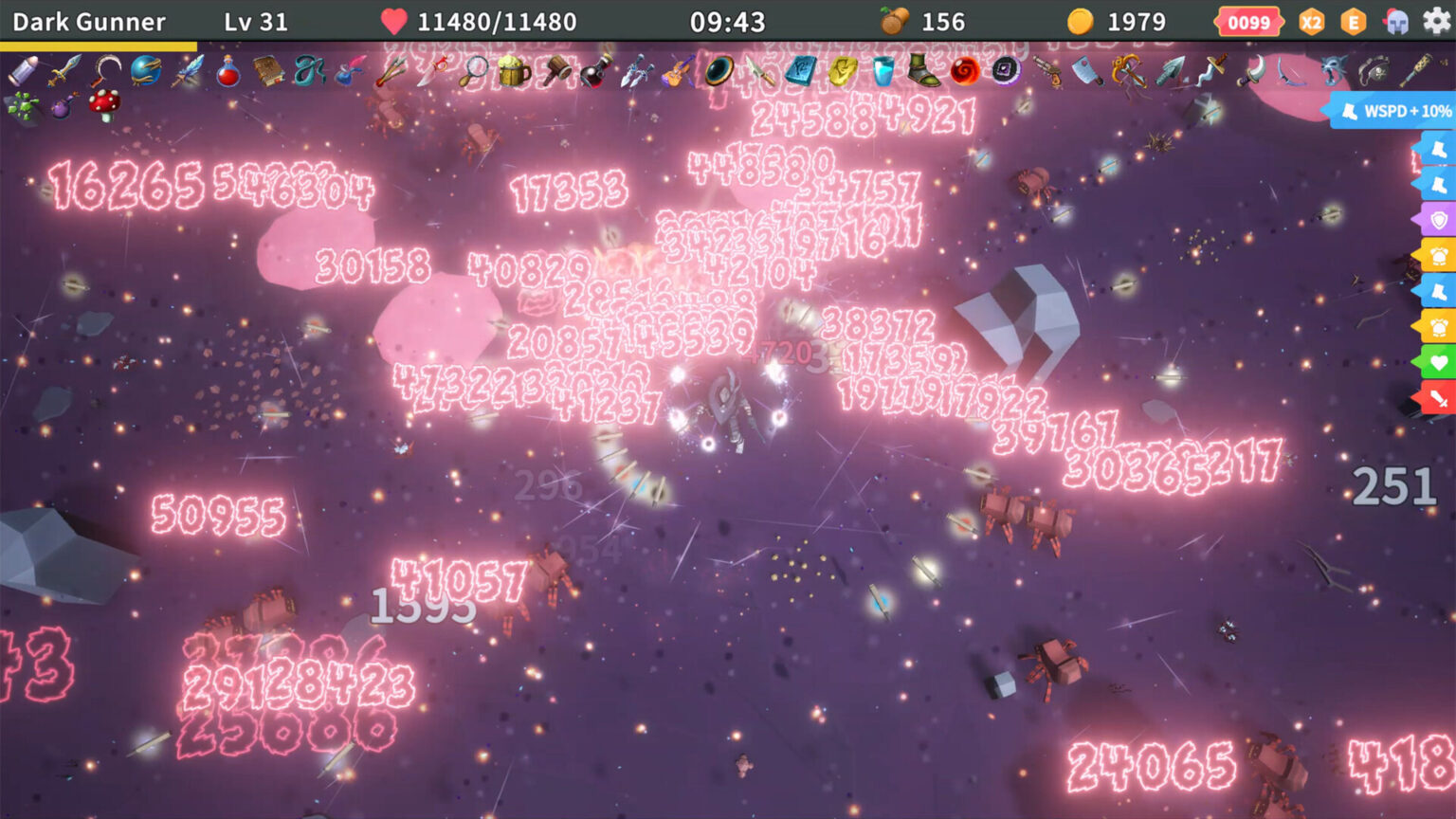
Task: Inspect the magnifying glass item icon
Action: coord(472,71)
